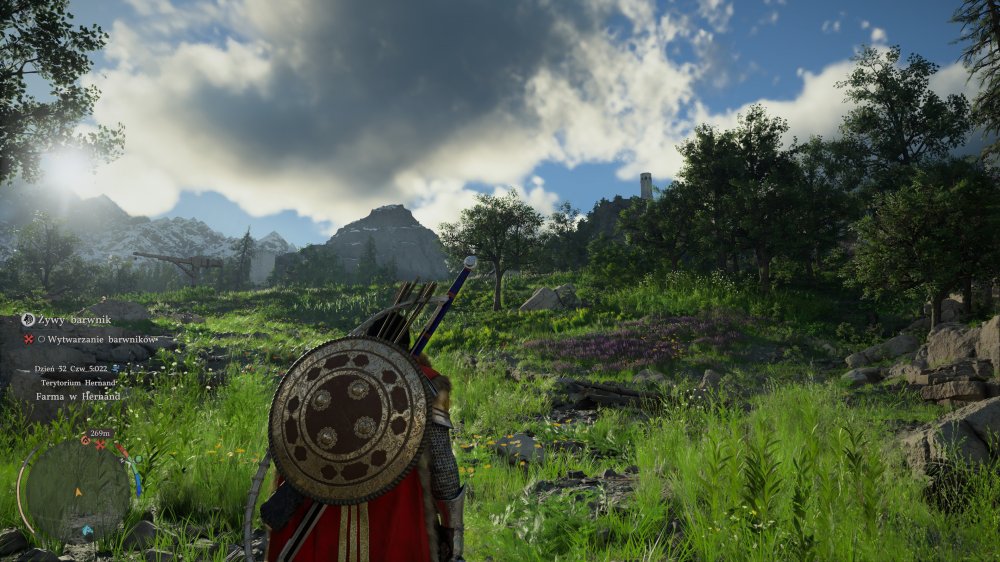The width and height of the screenshot is (1000, 562).
Task: Click the red X marker on the minimap
Action: tap(101, 443)
